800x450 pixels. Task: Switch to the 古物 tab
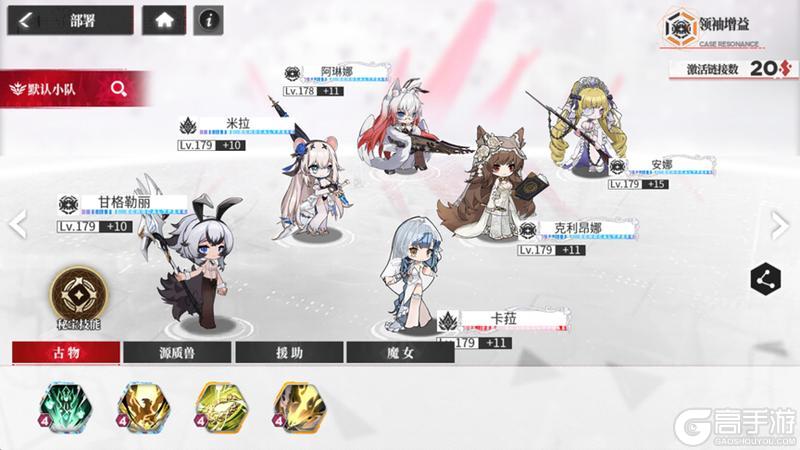point(66,352)
